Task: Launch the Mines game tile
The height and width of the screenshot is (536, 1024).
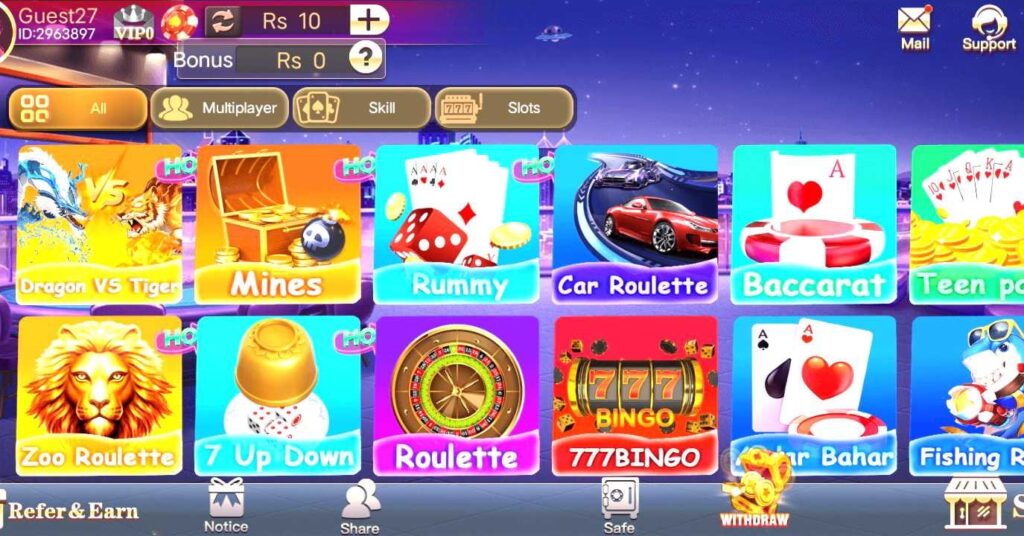Action: 277,223
